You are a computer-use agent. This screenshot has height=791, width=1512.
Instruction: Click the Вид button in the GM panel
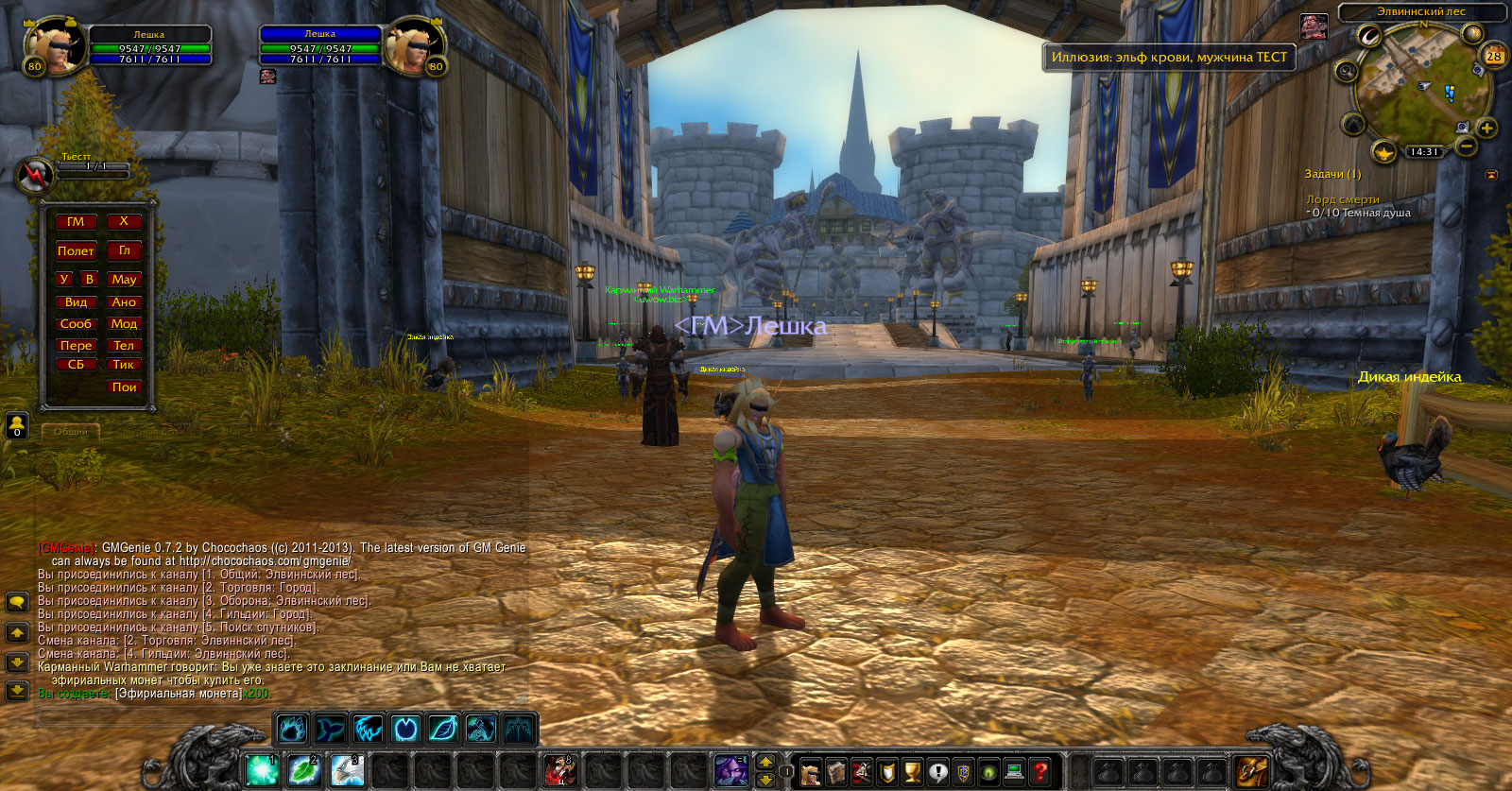coord(76,302)
